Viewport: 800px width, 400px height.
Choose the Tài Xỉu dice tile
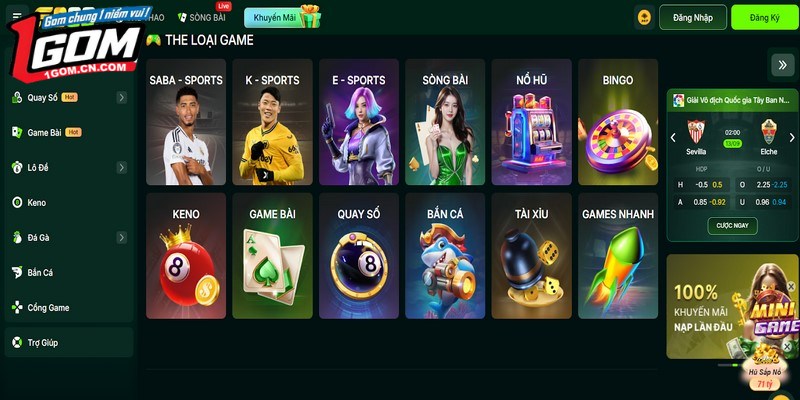click(531, 256)
